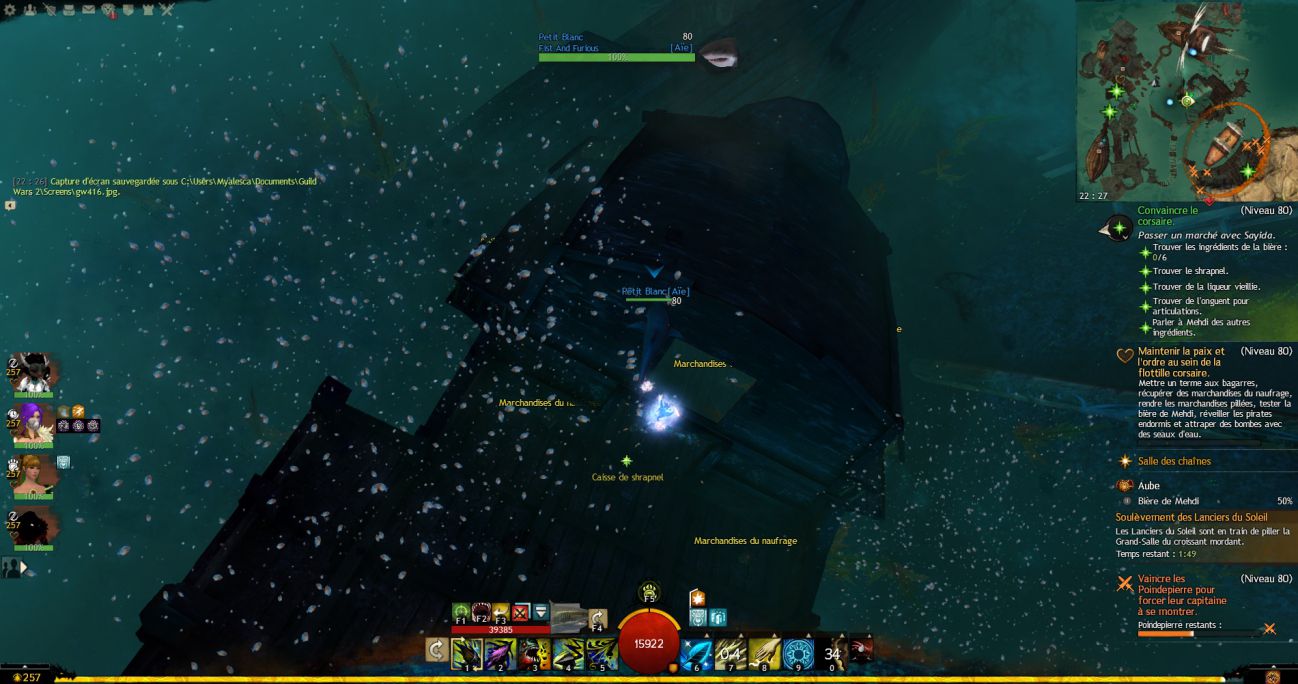Image resolution: width=1298 pixels, height=684 pixels.
Task: Open the crossed-swords PvP panel
Action: [166, 9]
